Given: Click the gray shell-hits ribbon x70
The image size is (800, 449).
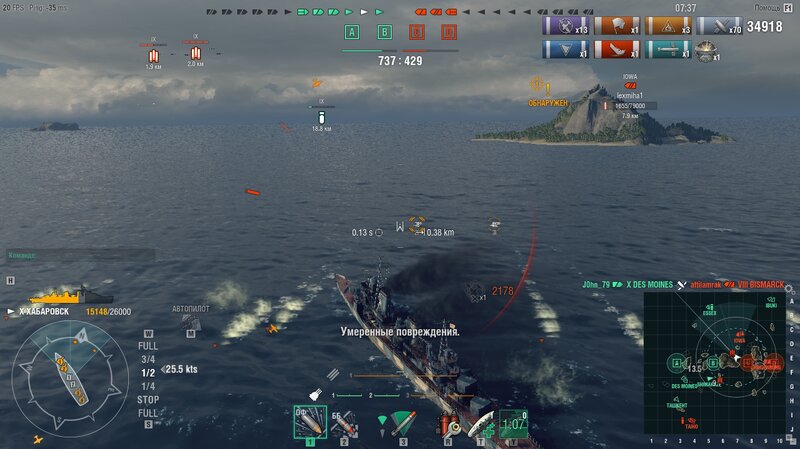Looking at the screenshot, I should [x=720, y=26].
